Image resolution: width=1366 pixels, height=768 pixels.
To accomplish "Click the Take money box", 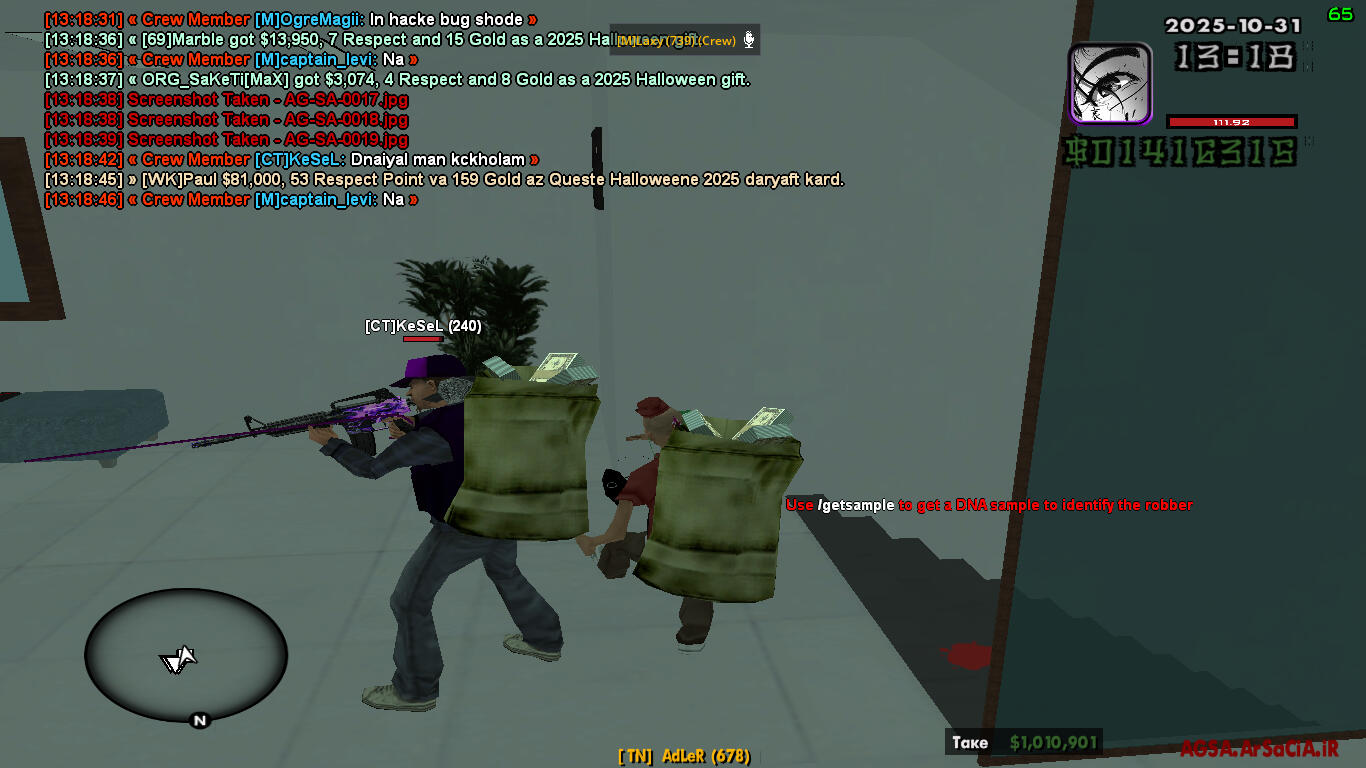I will coord(1024,742).
